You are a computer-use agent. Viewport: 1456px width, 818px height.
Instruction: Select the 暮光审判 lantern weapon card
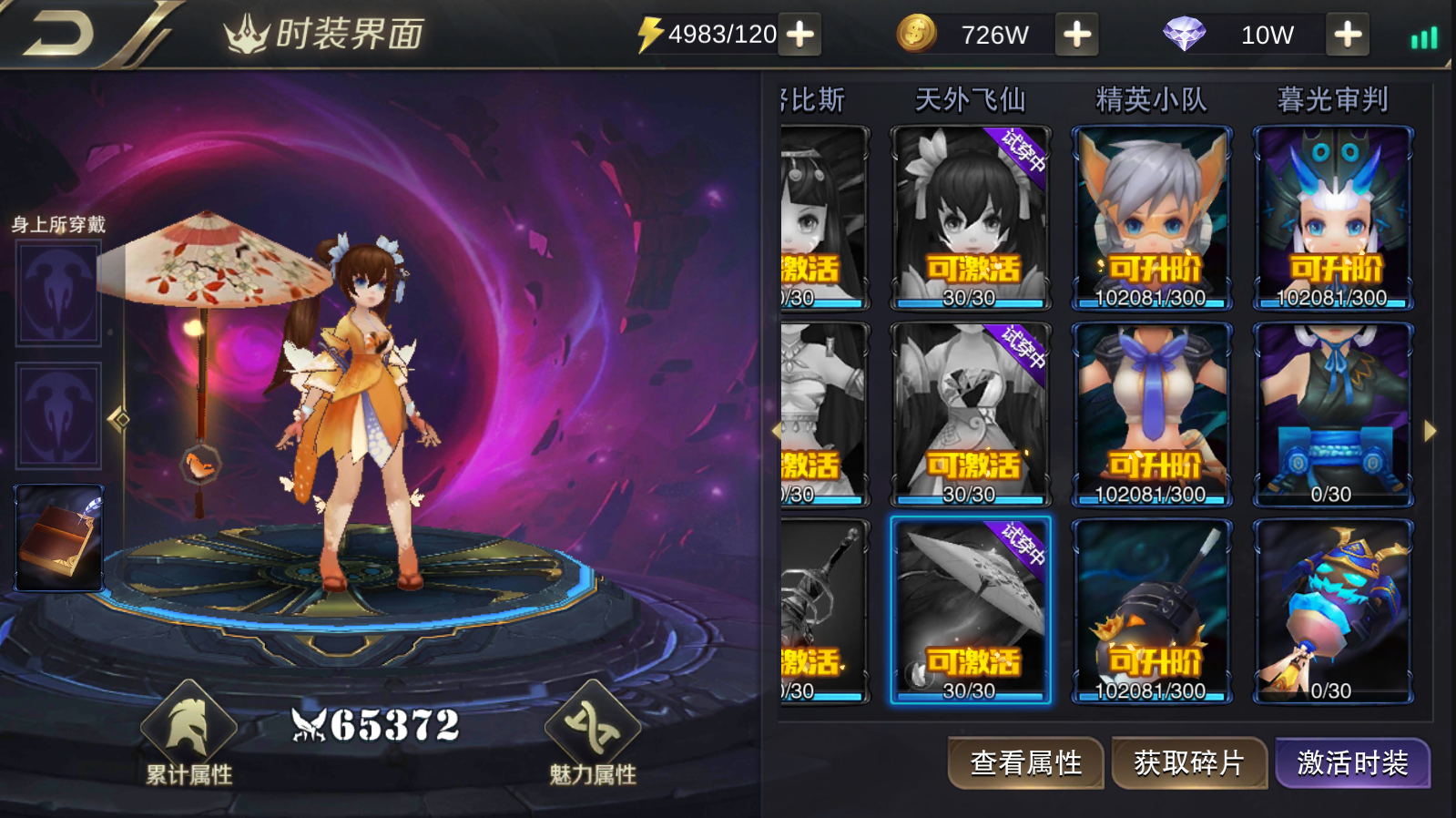[x=1332, y=610]
